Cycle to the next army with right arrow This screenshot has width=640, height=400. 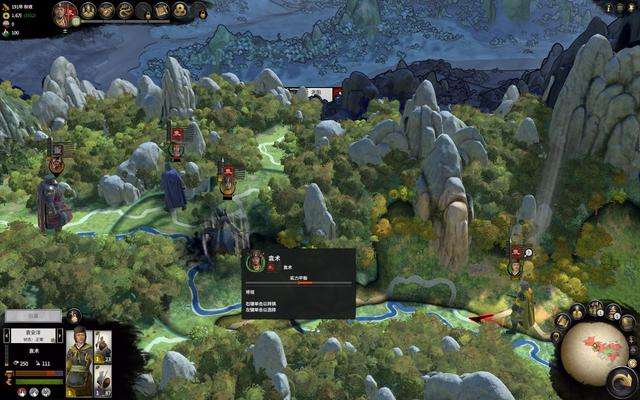click(59, 334)
